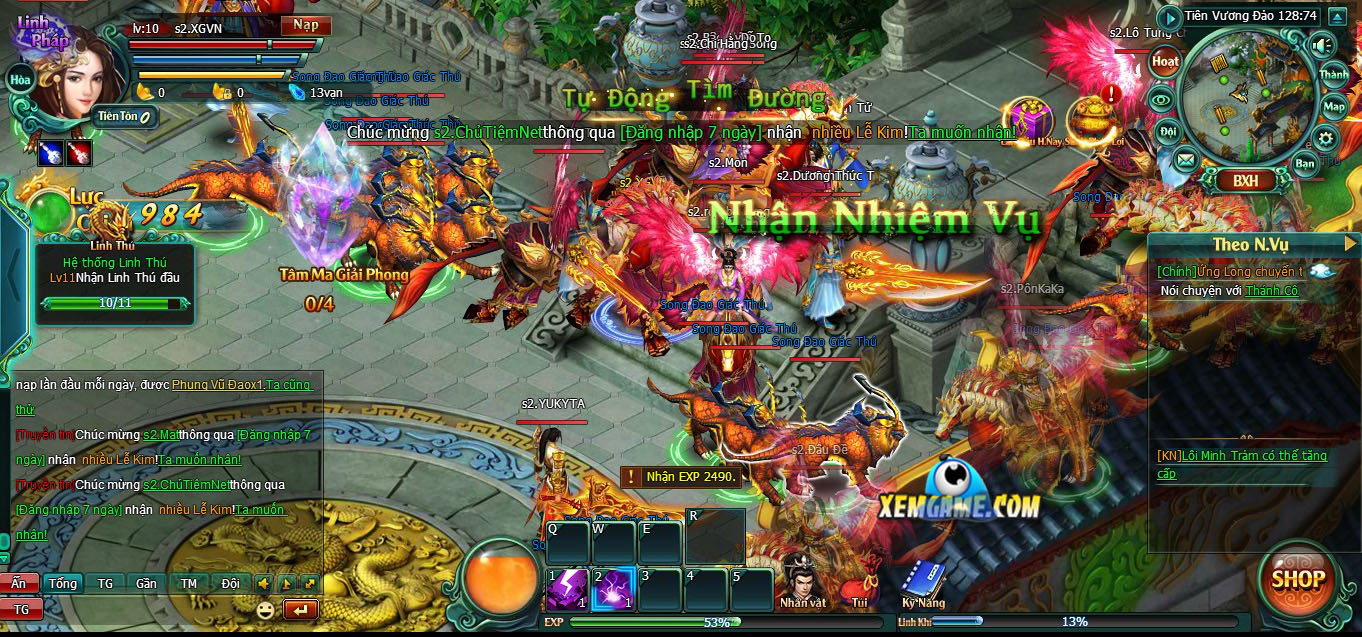Viewport: 1362px width, 637px height.
Task: Select the Tổng chat tab
Action: (x=62, y=584)
